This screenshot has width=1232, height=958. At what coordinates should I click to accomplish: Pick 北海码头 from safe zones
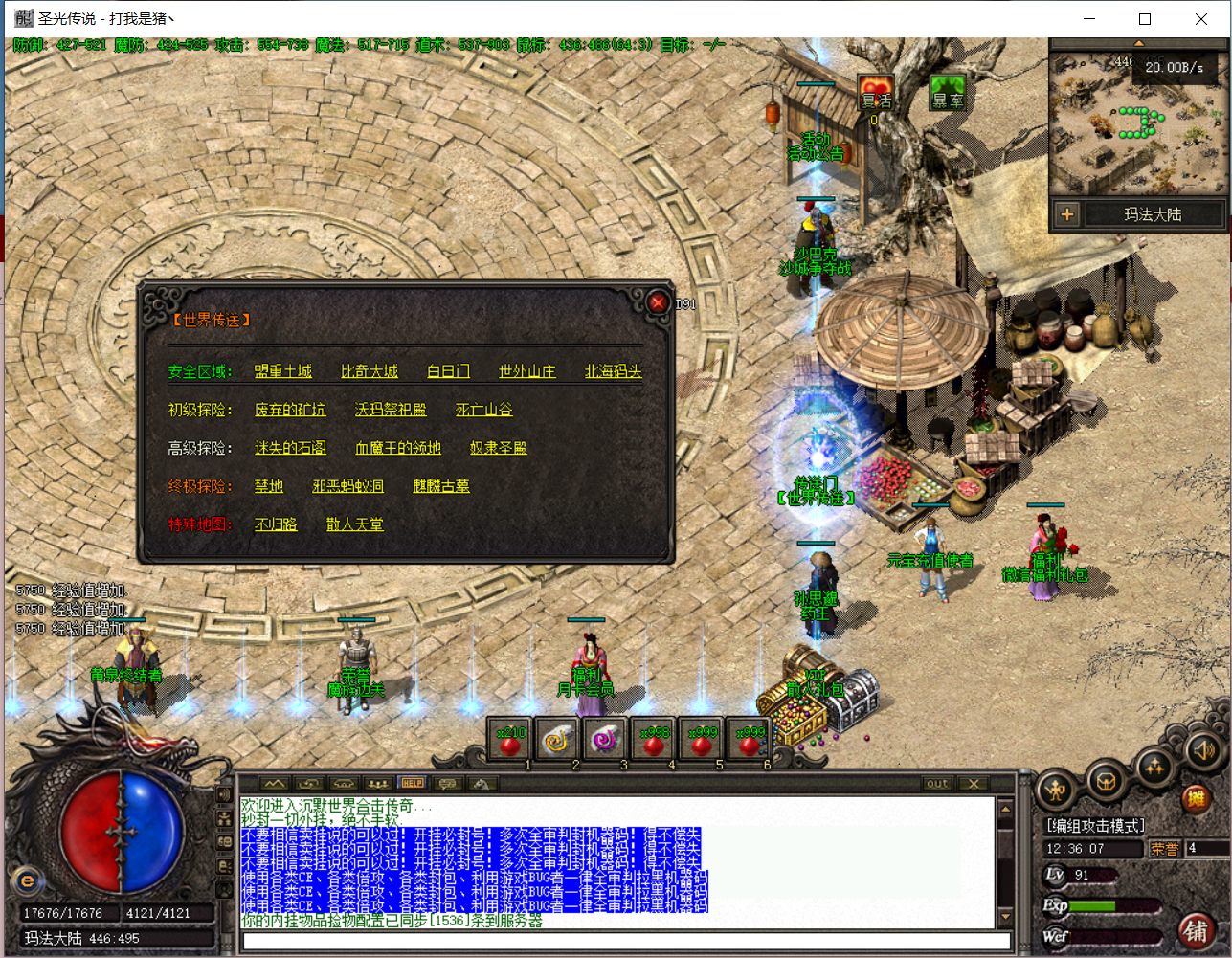tap(613, 371)
